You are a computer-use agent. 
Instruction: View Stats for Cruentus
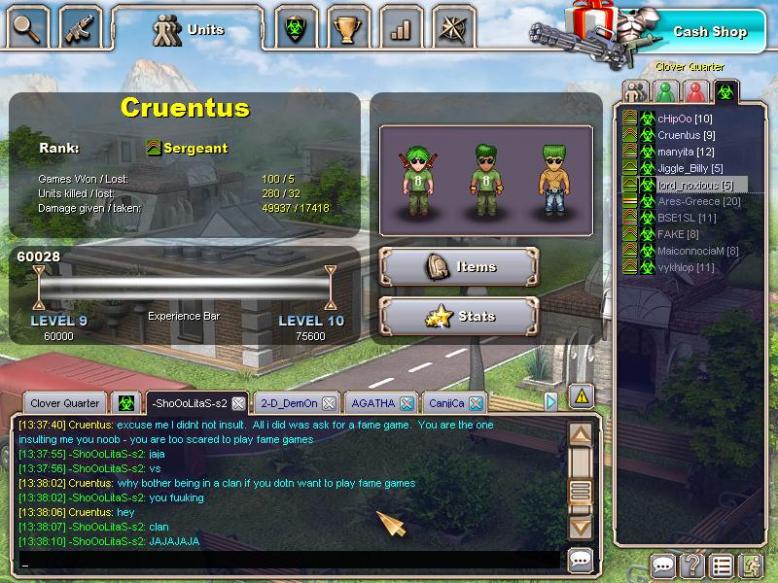pos(459,317)
